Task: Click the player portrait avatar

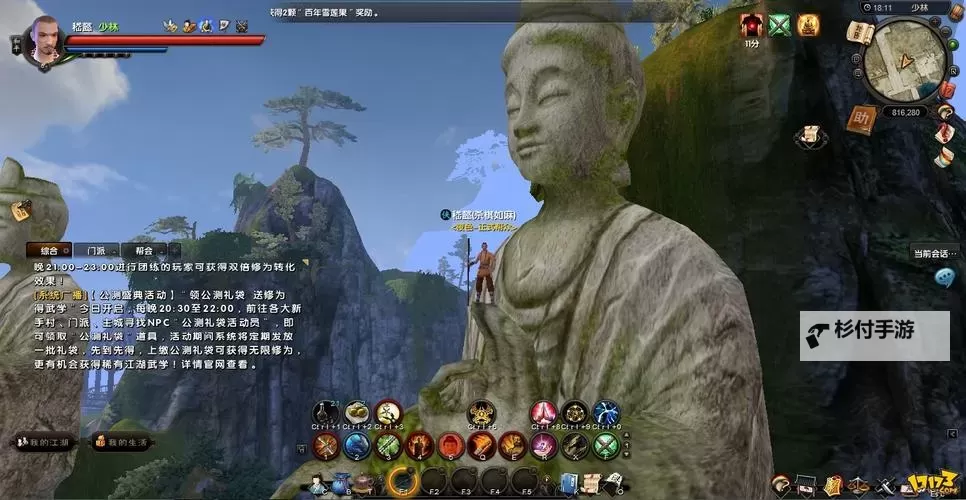Action: pyautogui.click(x=44, y=38)
